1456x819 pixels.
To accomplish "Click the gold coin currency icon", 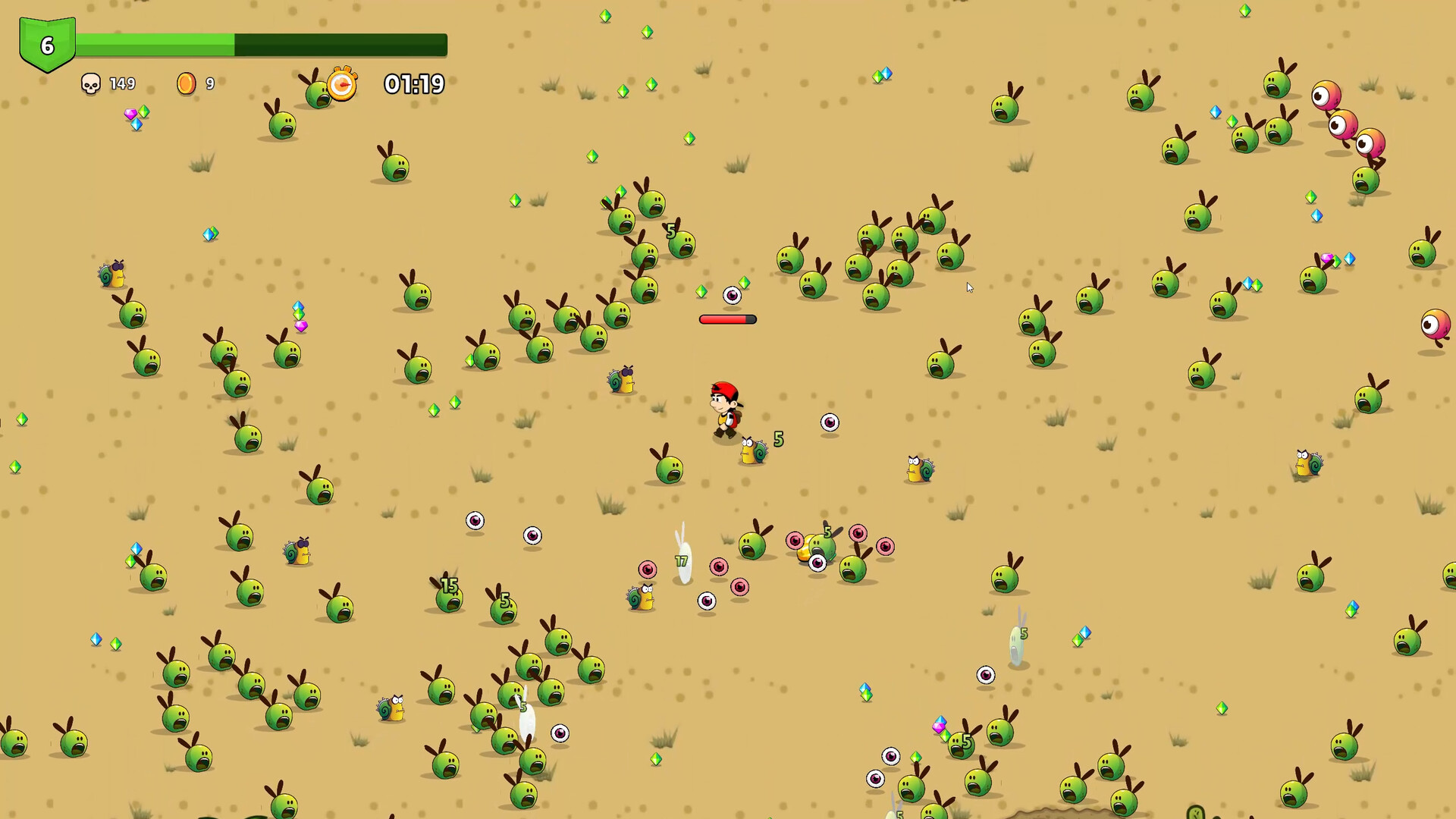I will [186, 84].
